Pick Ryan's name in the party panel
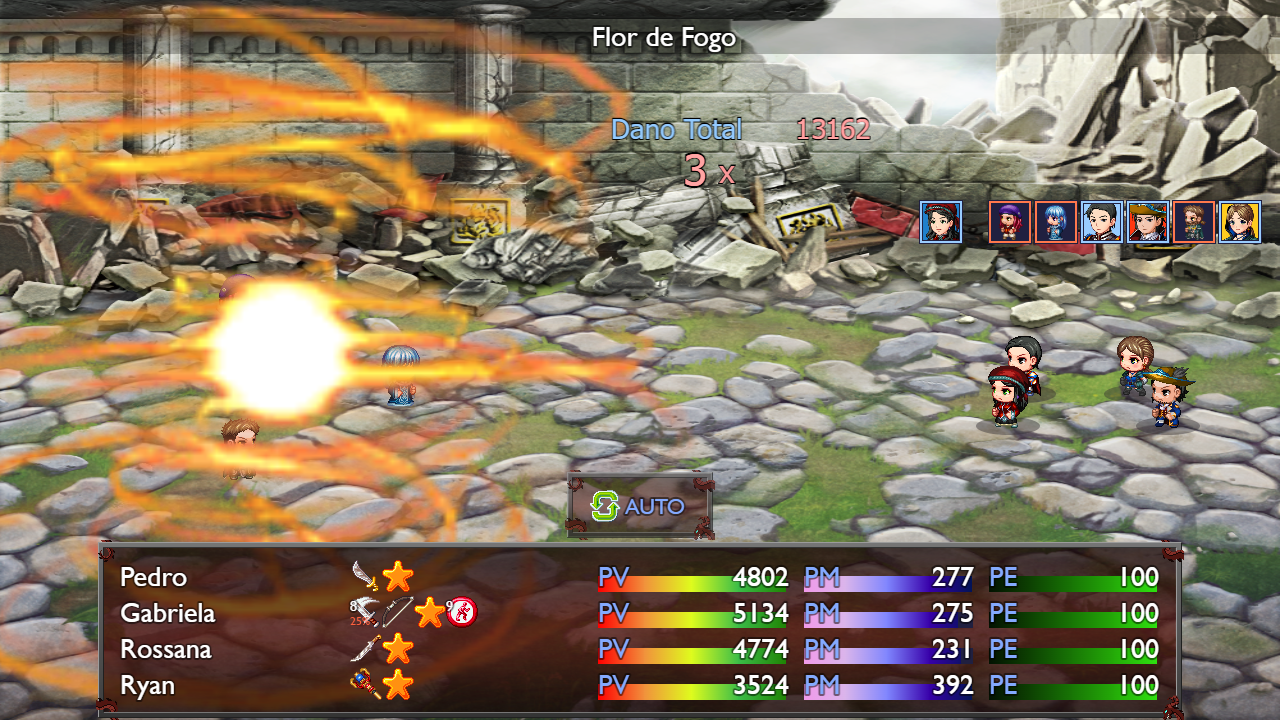This screenshot has height=720, width=1280. click(x=147, y=685)
